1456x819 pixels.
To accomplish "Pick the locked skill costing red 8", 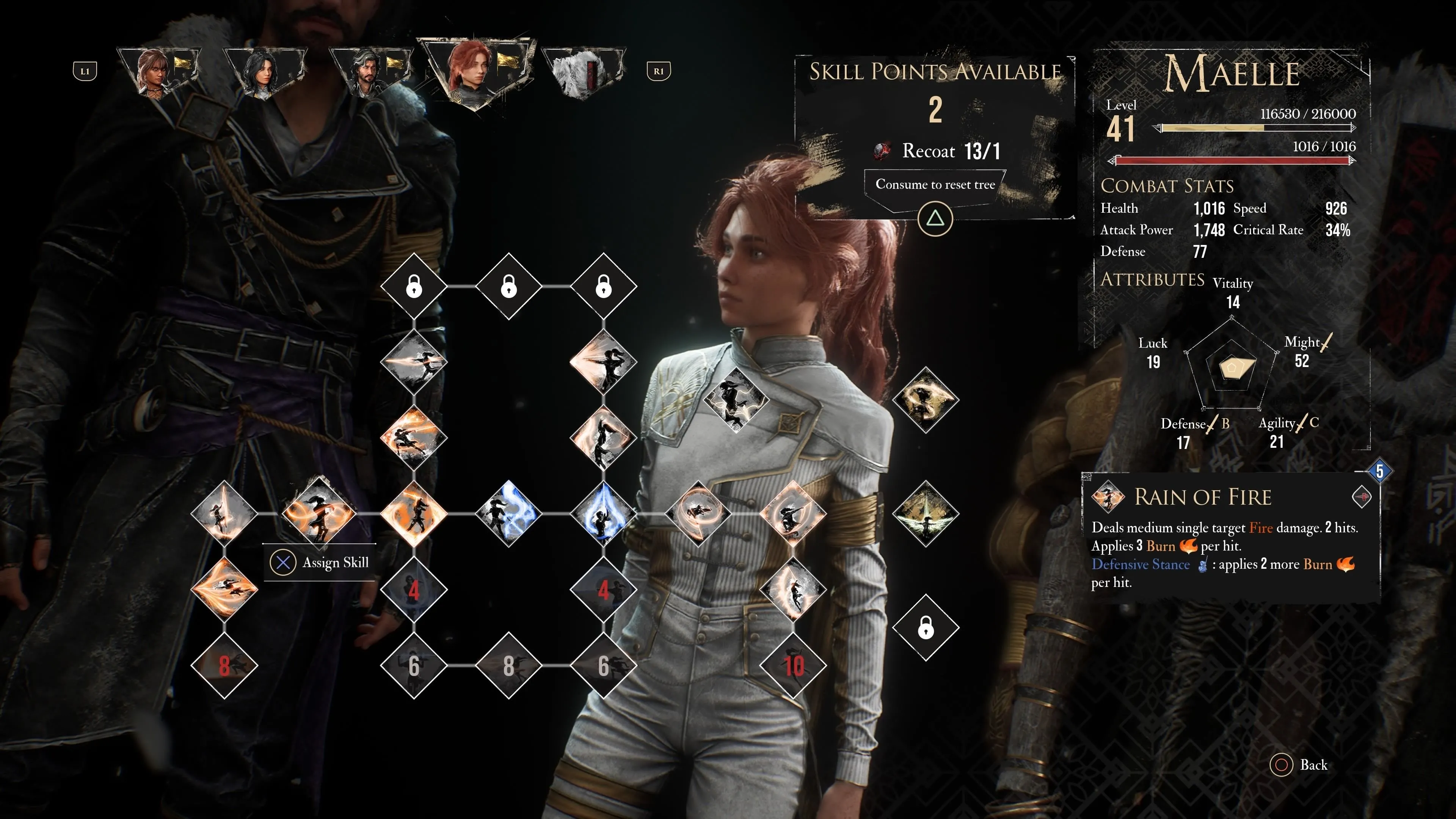I will tap(224, 665).
